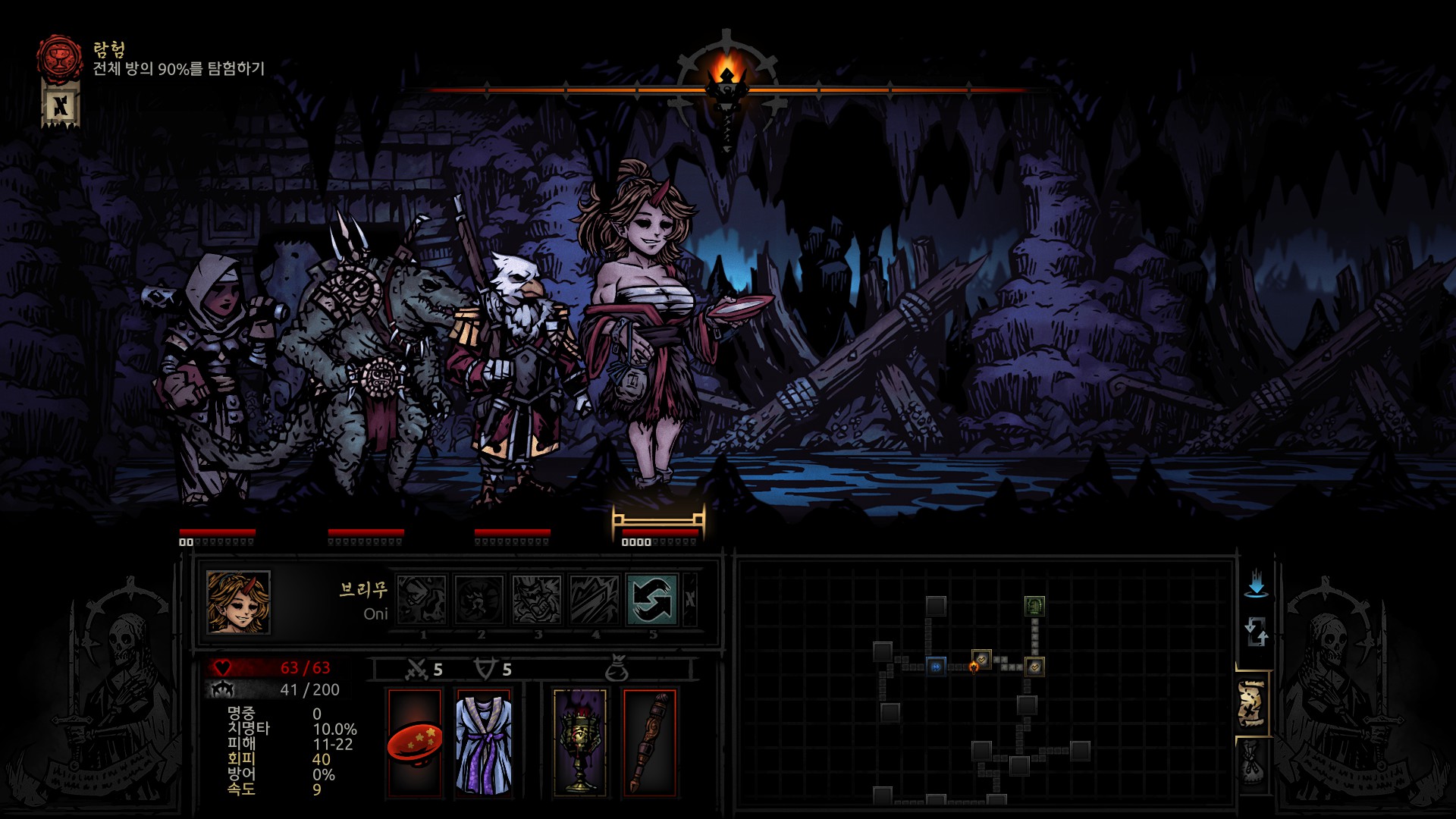Open the Oni hero portrait
The image size is (1456, 819).
(x=238, y=602)
